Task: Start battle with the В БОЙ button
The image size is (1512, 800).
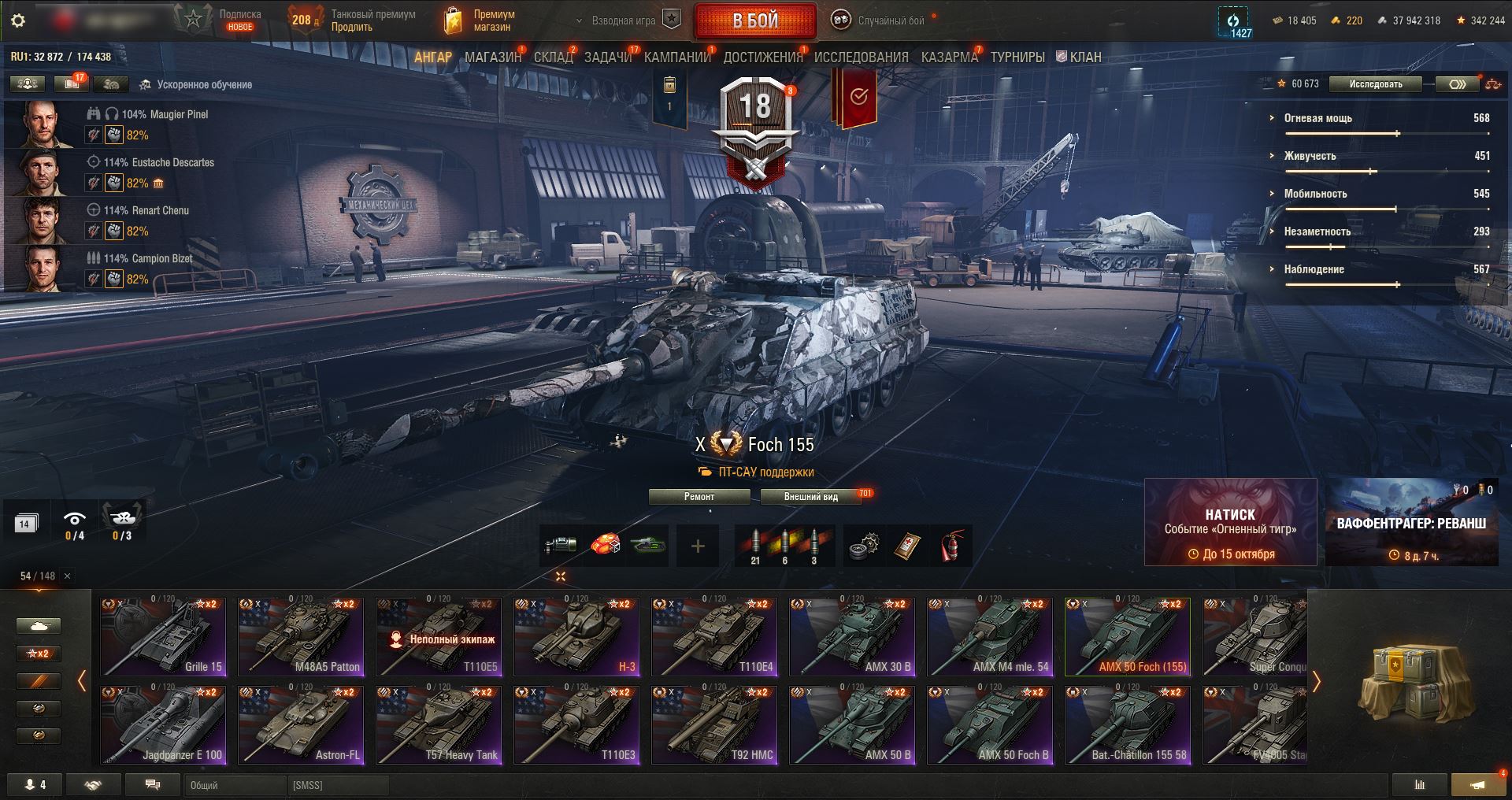Action: (754, 21)
